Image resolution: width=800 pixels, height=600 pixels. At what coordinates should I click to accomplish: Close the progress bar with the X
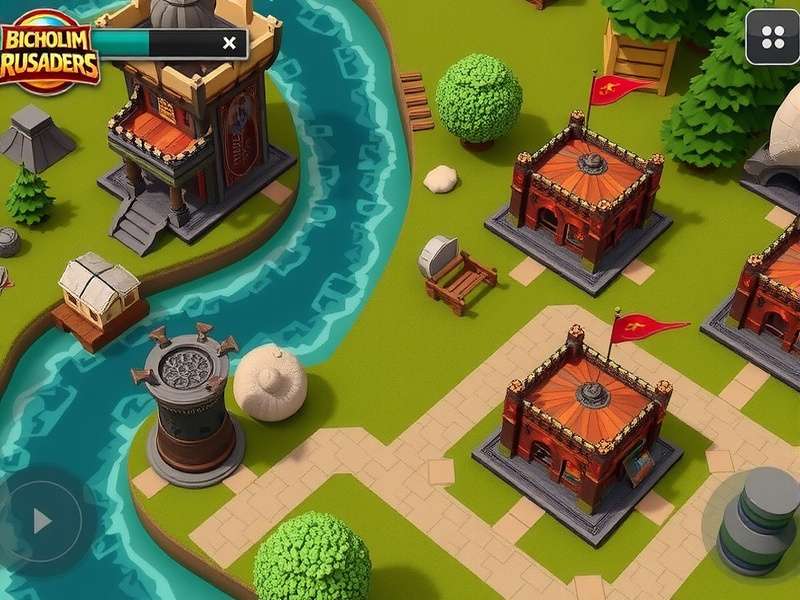(x=230, y=42)
